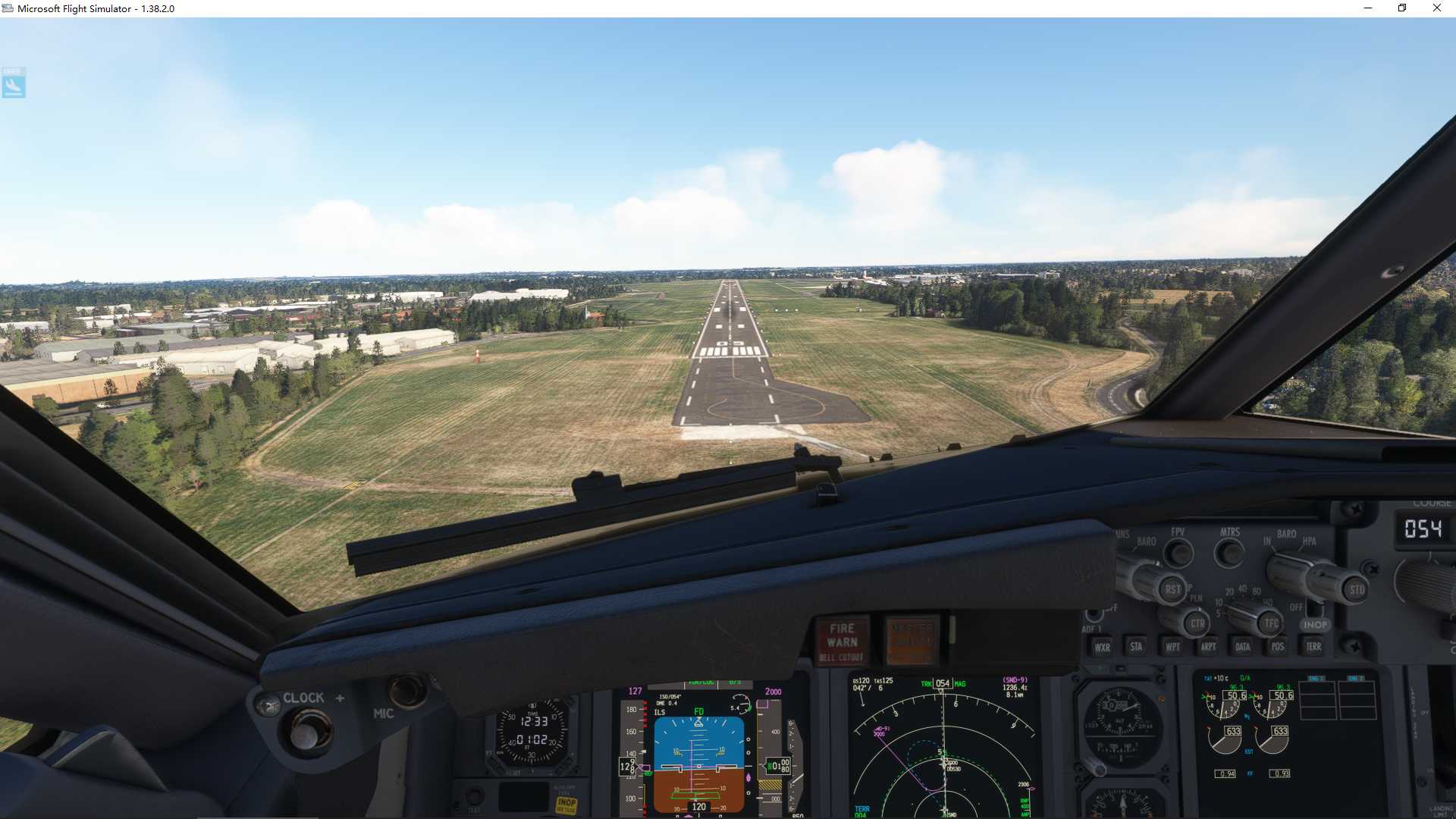Enable position display with the POS button

pyautogui.click(x=1277, y=646)
